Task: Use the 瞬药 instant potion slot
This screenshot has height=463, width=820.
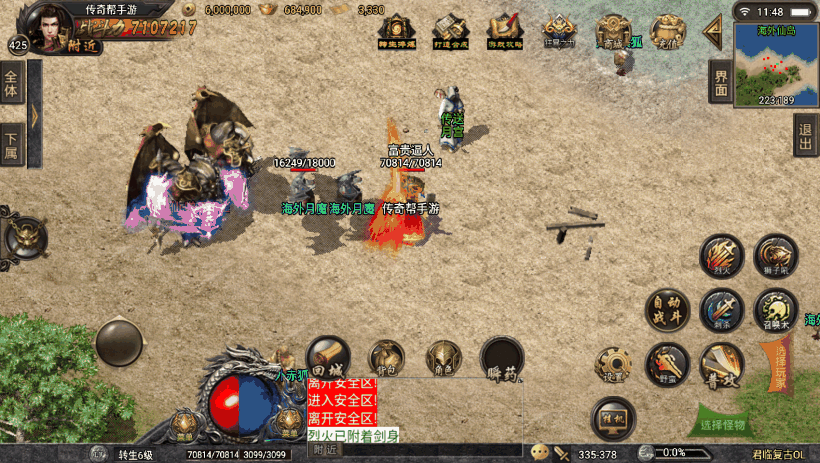Action: 502,357
